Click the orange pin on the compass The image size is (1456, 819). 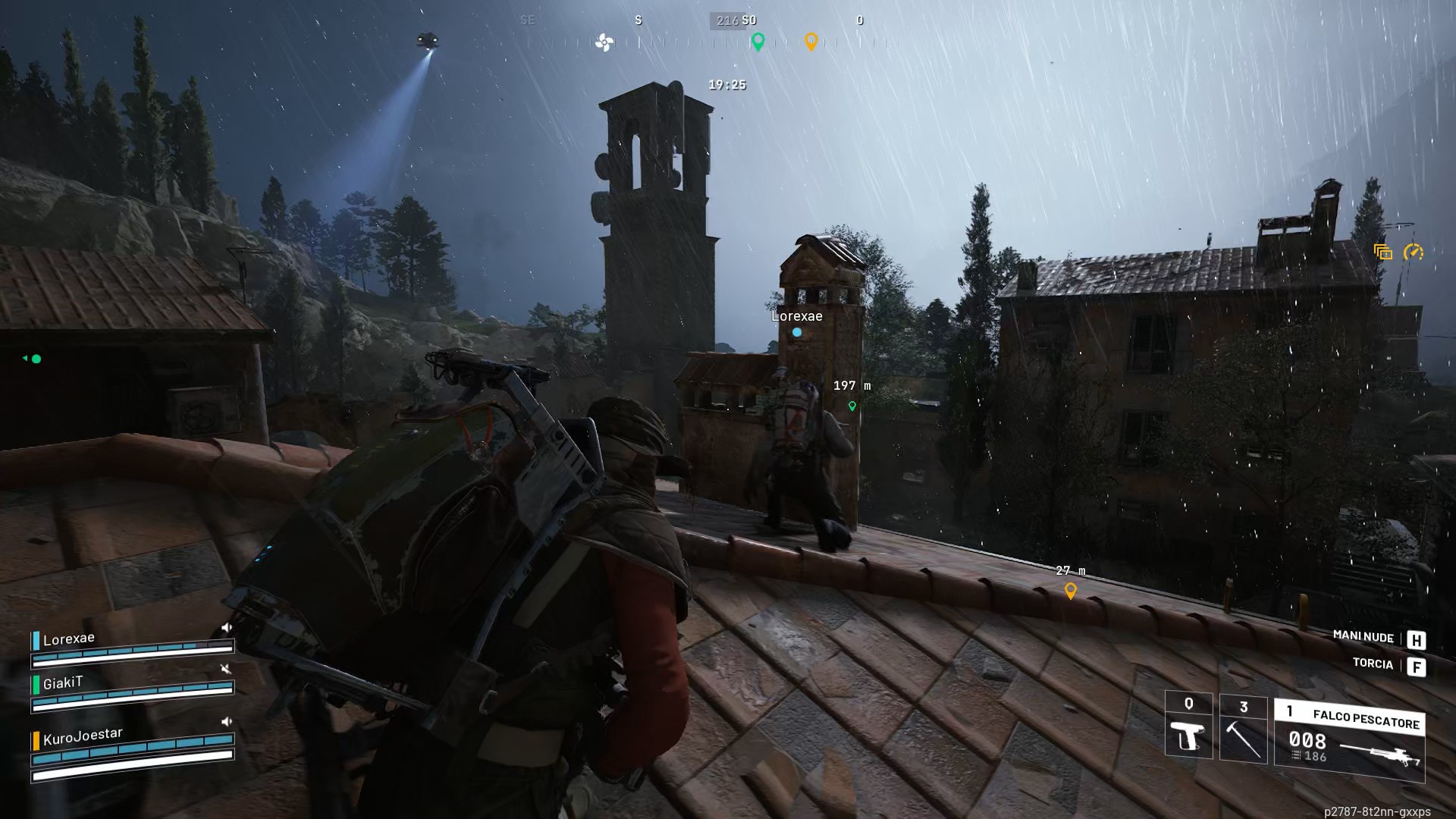click(813, 44)
